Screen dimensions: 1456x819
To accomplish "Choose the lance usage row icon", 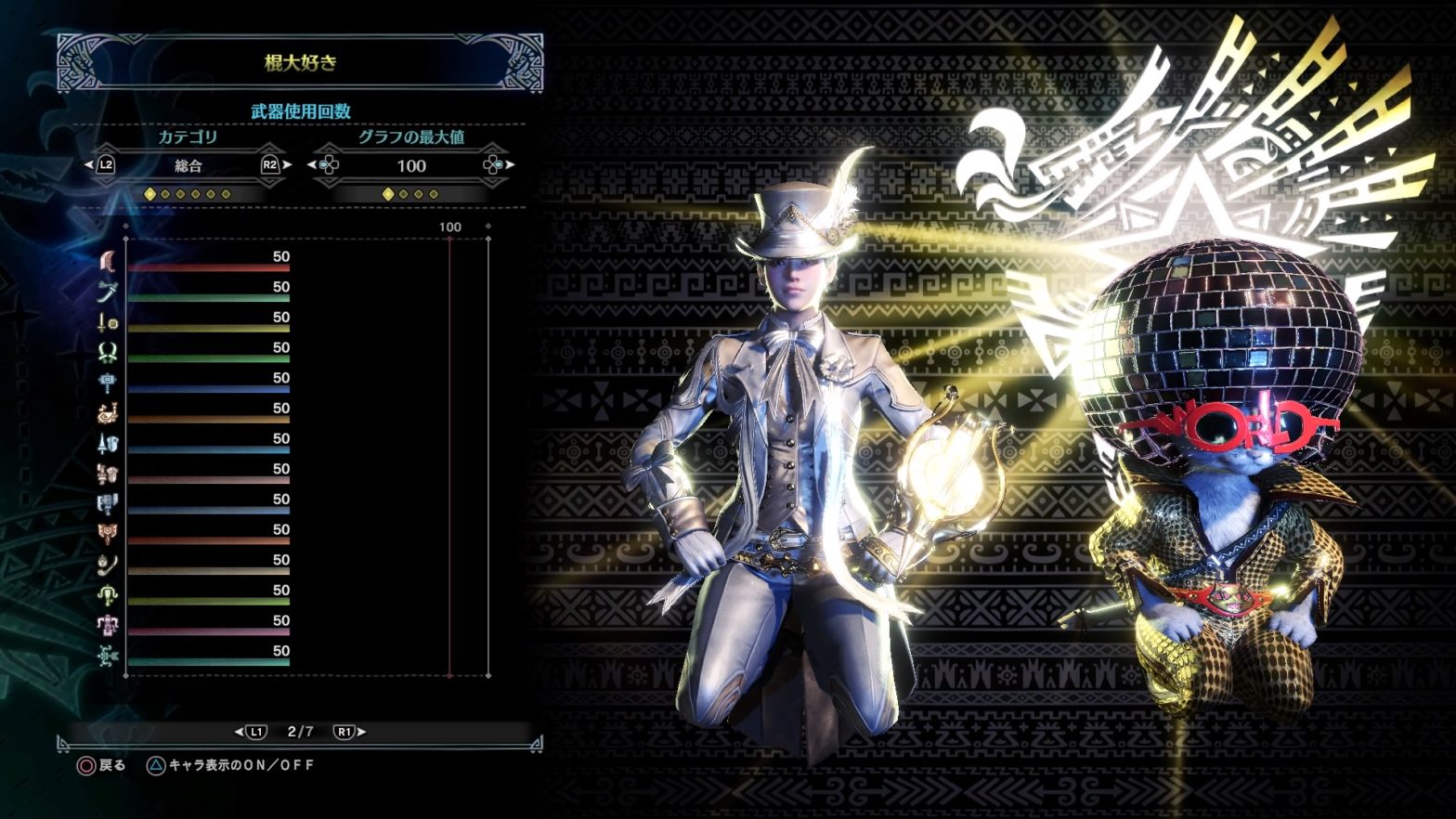I will pos(108,444).
